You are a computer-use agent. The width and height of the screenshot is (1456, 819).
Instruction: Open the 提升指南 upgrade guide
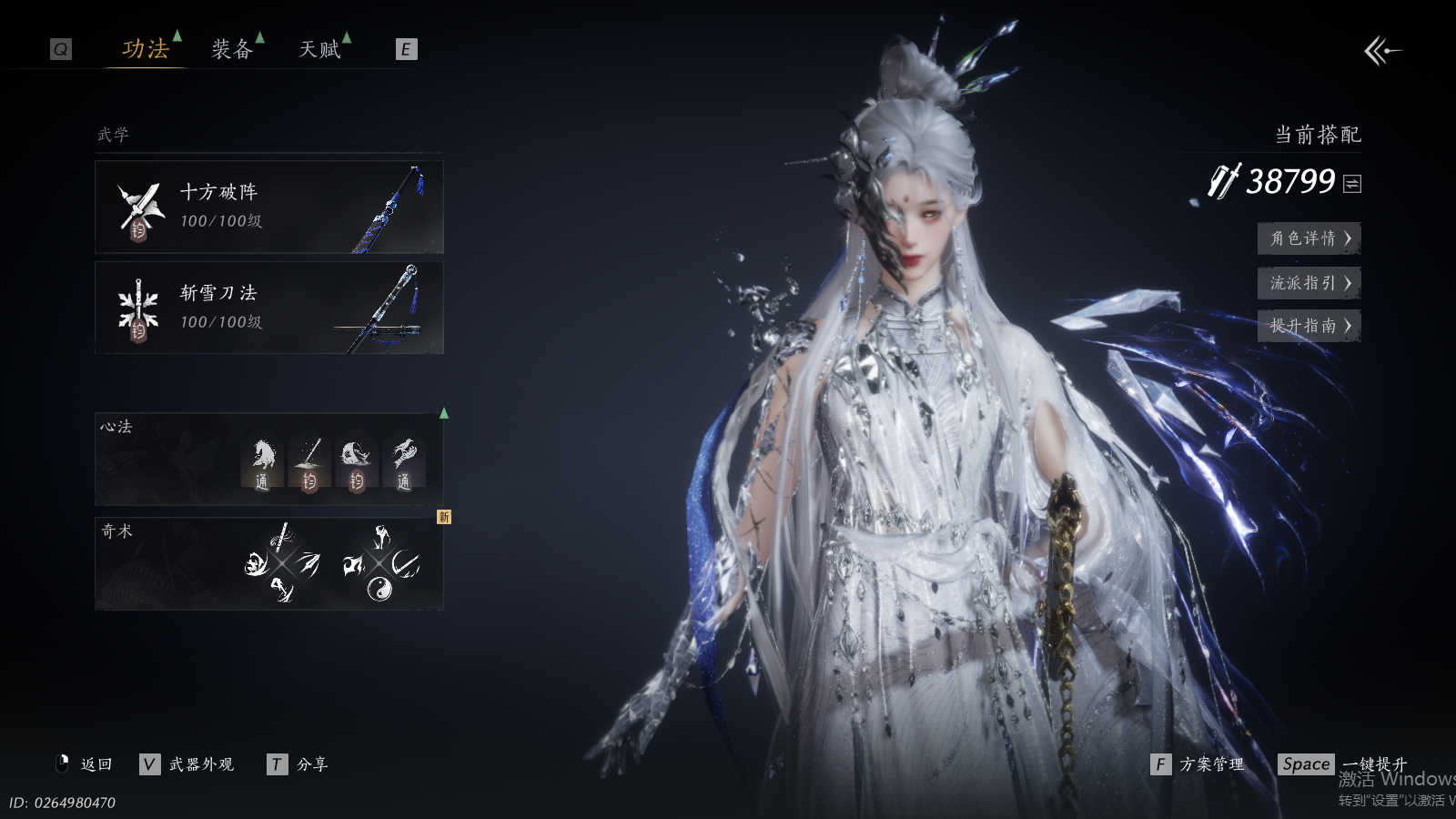pyautogui.click(x=1309, y=326)
